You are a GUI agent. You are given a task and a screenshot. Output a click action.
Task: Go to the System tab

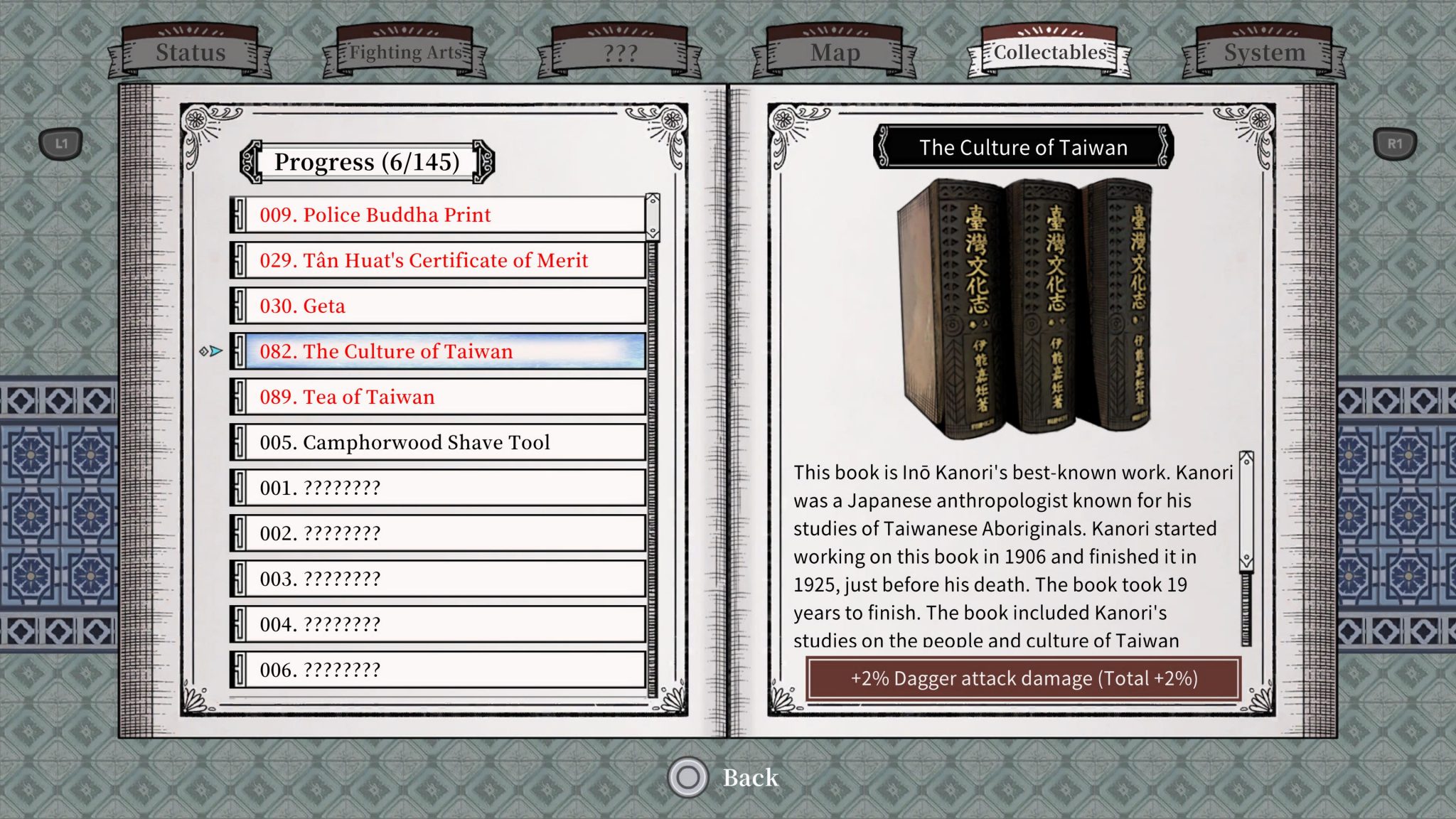coord(1264,53)
